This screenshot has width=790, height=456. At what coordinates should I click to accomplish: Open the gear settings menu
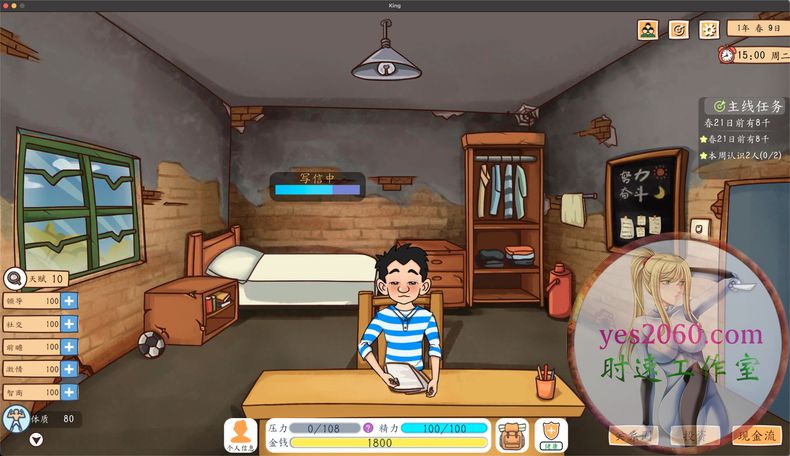tap(708, 30)
